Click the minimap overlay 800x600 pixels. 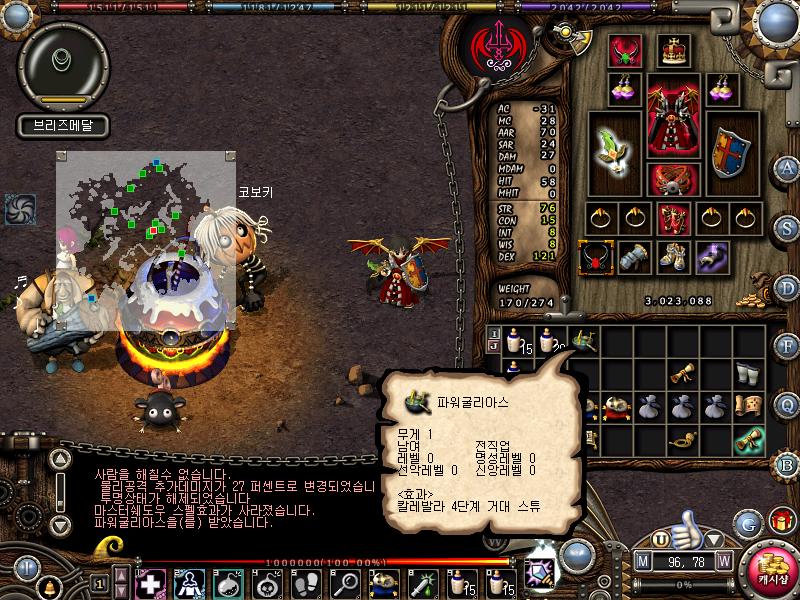[146, 240]
